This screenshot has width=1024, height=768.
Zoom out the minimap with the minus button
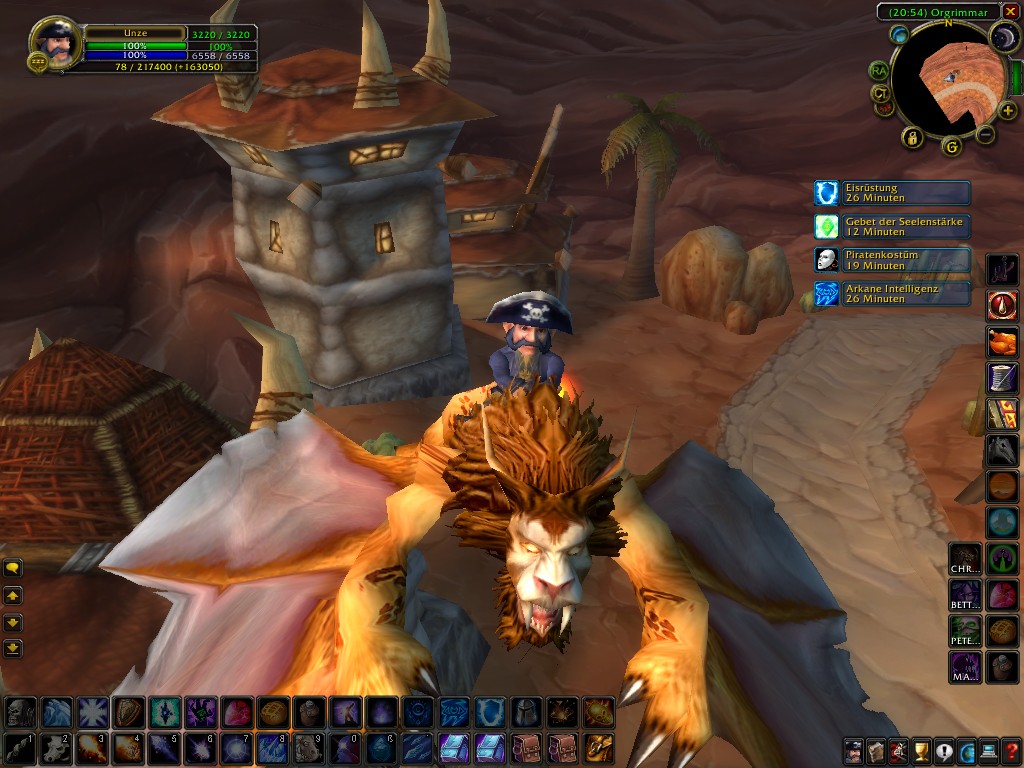[985, 134]
